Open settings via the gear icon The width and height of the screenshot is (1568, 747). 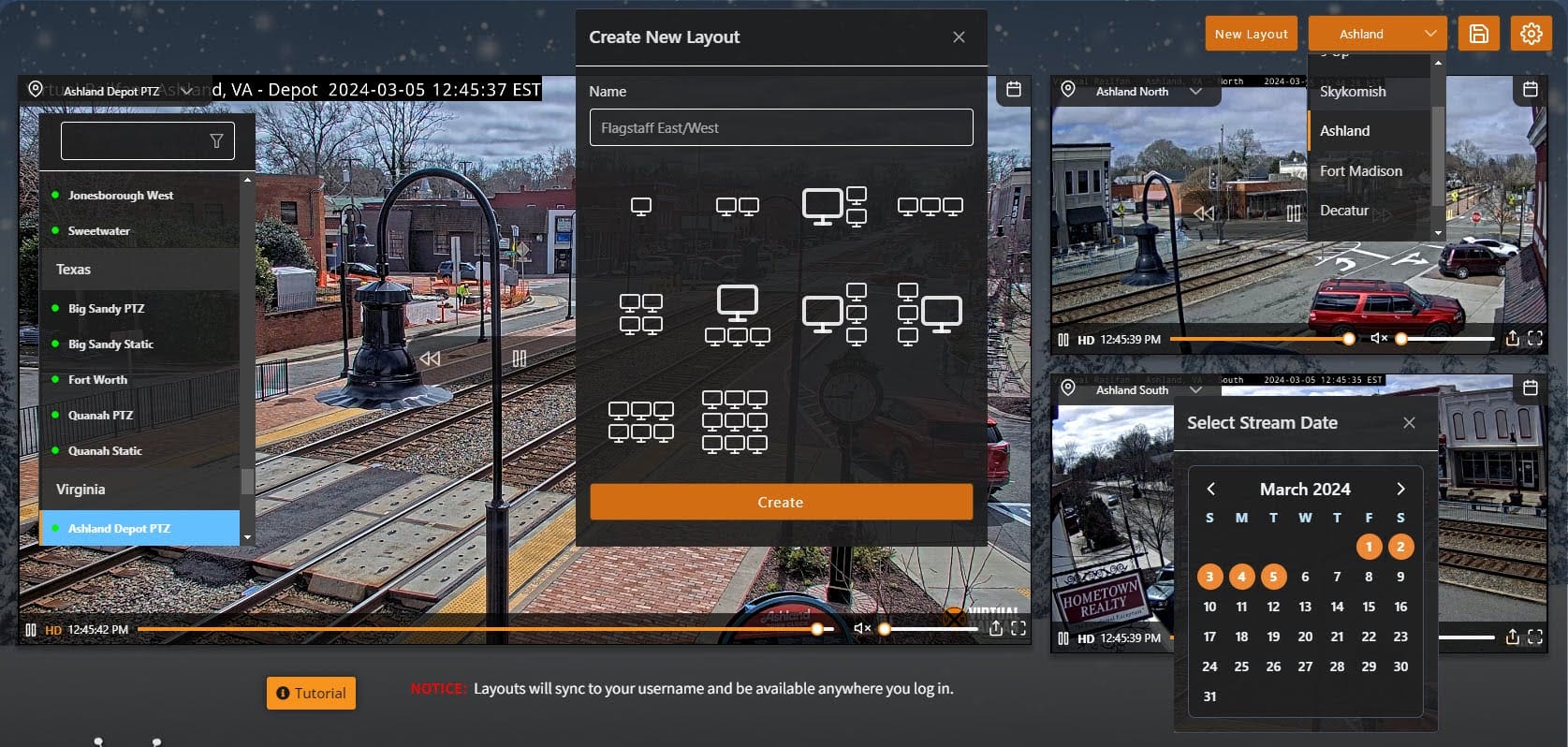(1531, 34)
